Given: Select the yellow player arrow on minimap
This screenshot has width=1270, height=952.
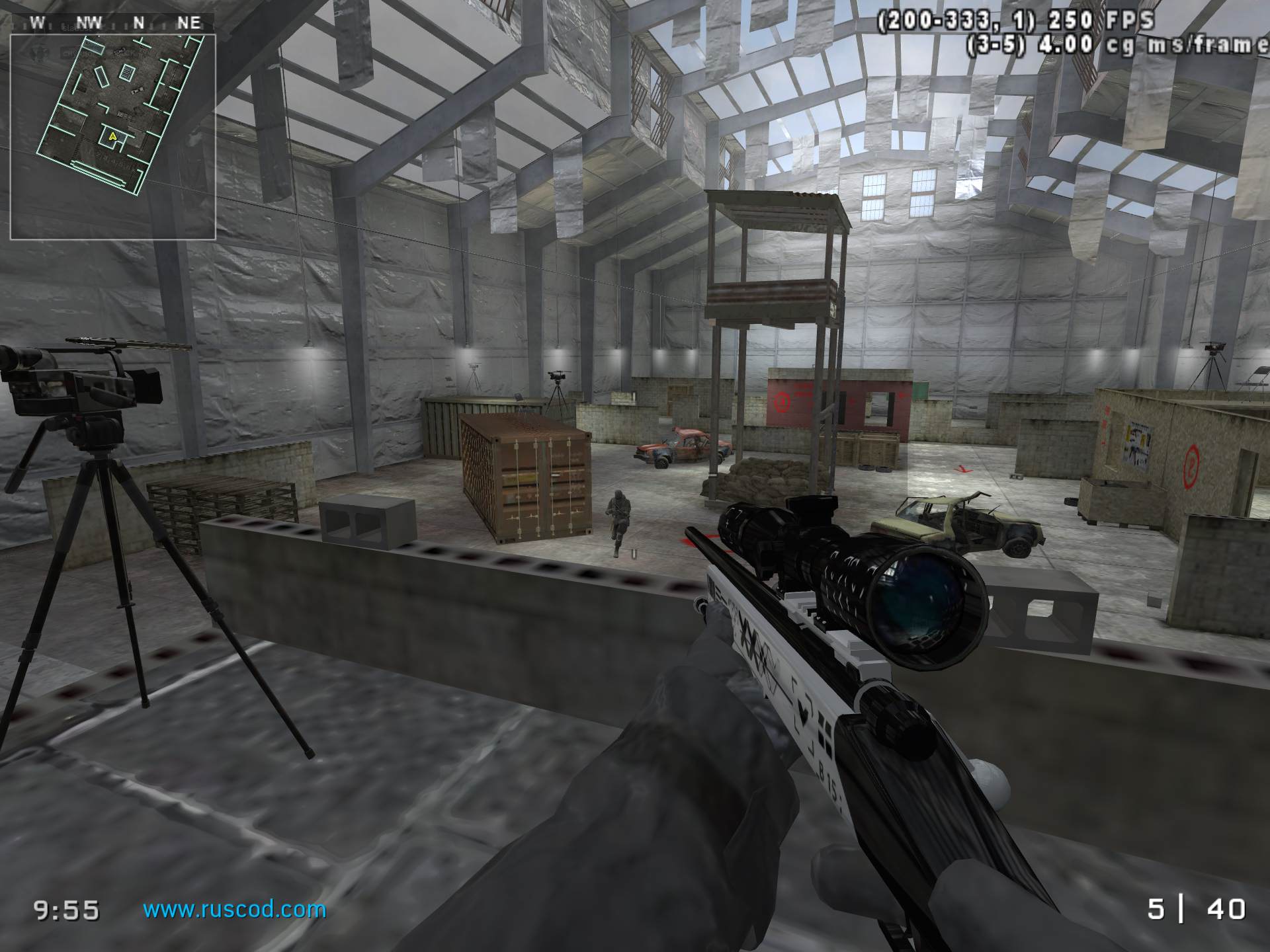Looking at the screenshot, I should 113,136.
